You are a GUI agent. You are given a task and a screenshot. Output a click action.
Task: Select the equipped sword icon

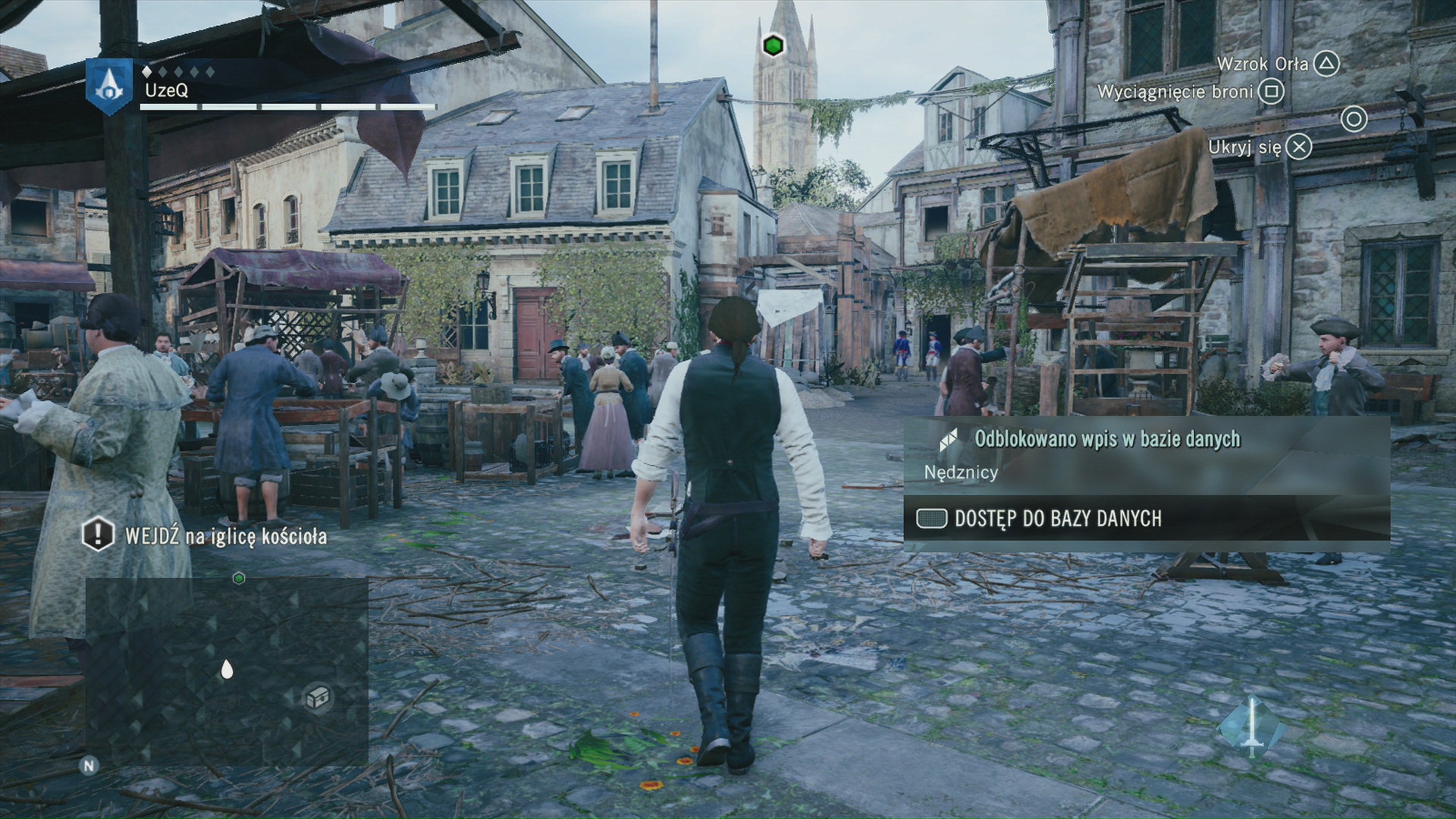click(1252, 727)
